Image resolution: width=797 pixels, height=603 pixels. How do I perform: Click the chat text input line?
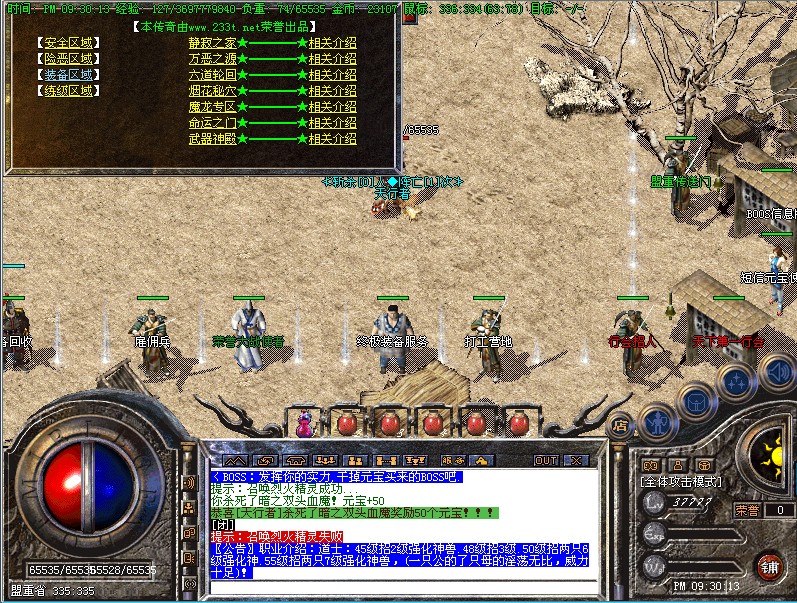click(x=400, y=588)
